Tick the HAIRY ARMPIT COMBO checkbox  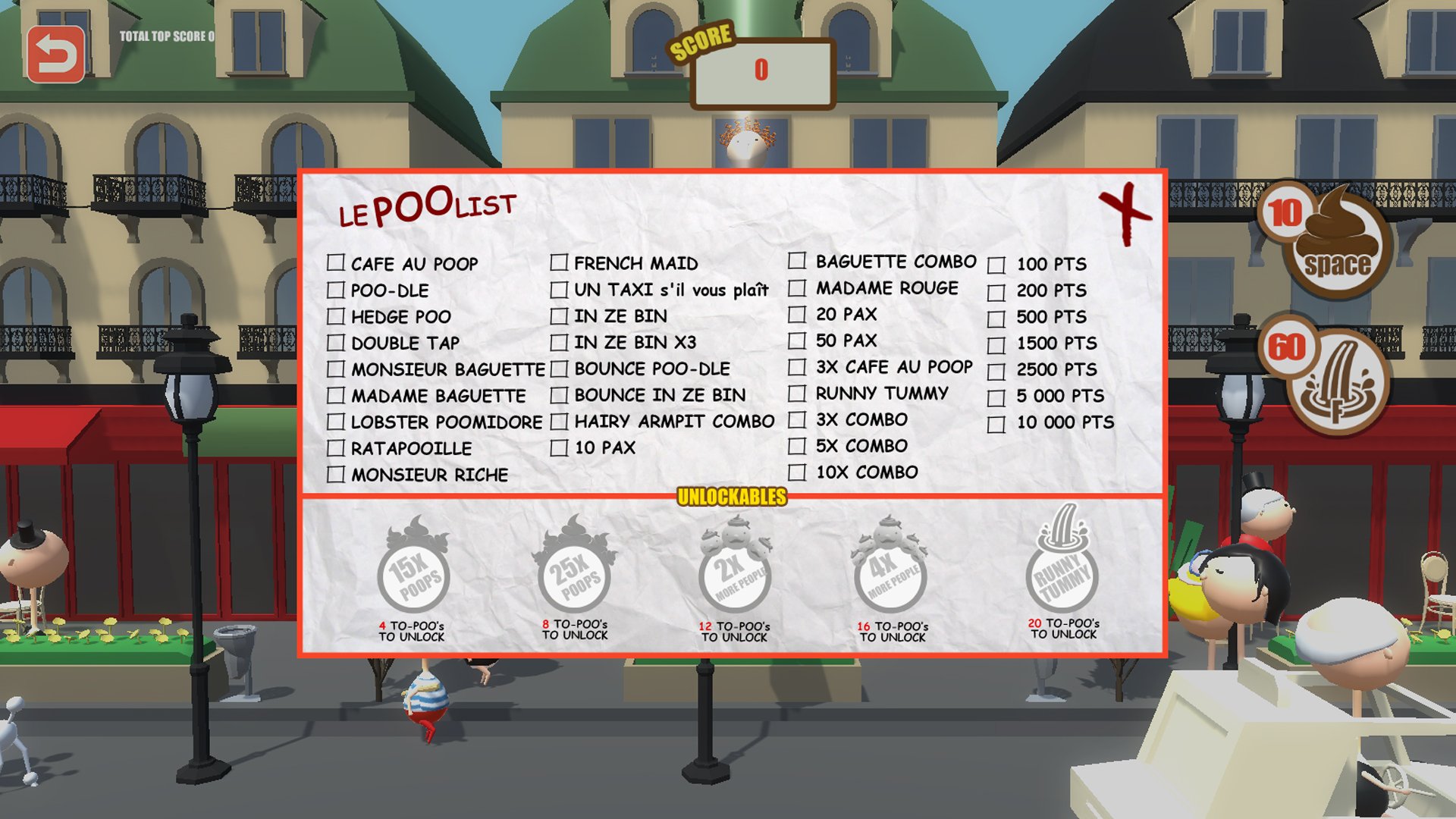click(x=559, y=421)
